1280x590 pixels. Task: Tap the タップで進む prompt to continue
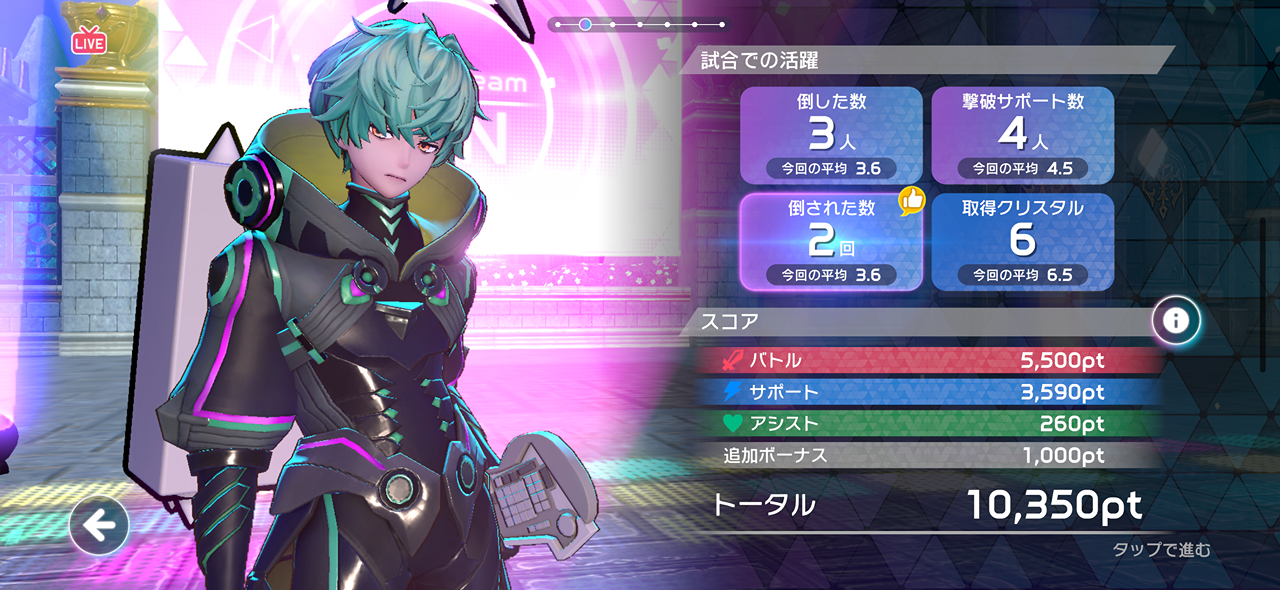click(x=1161, y=549)
